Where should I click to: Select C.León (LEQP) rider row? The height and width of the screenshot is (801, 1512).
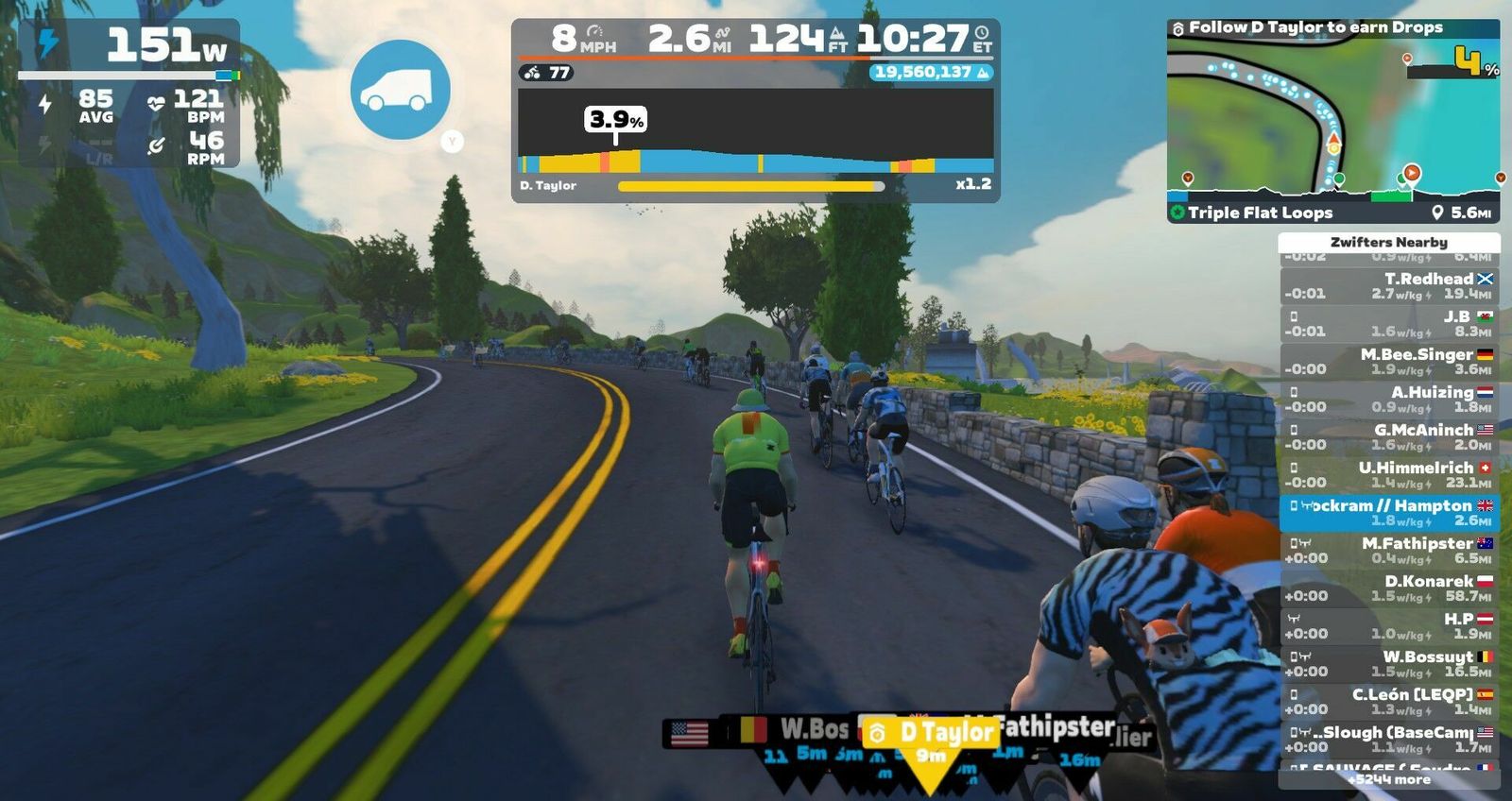1389,701
